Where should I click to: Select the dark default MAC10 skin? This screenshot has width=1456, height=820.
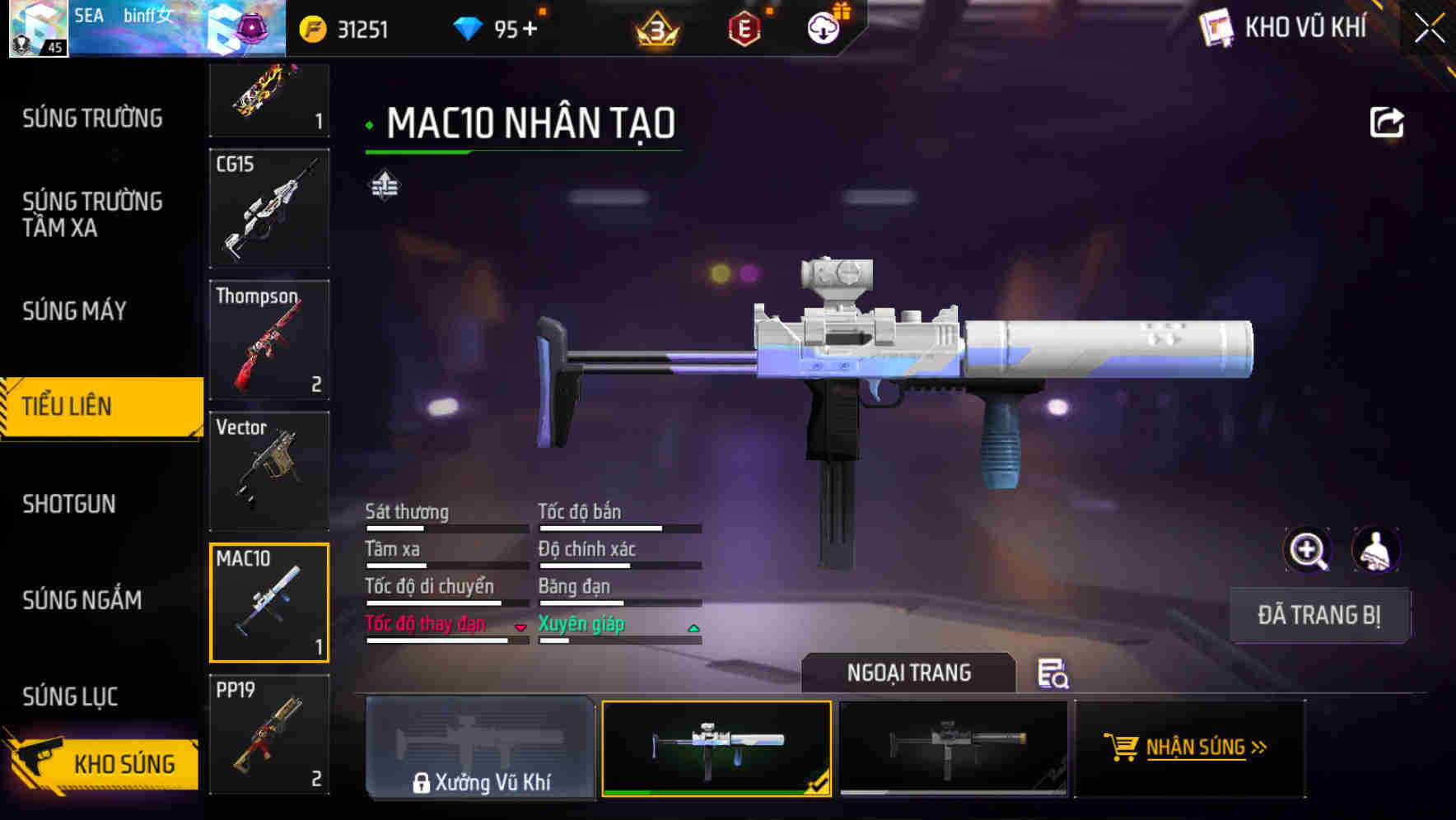coord(953,748)
